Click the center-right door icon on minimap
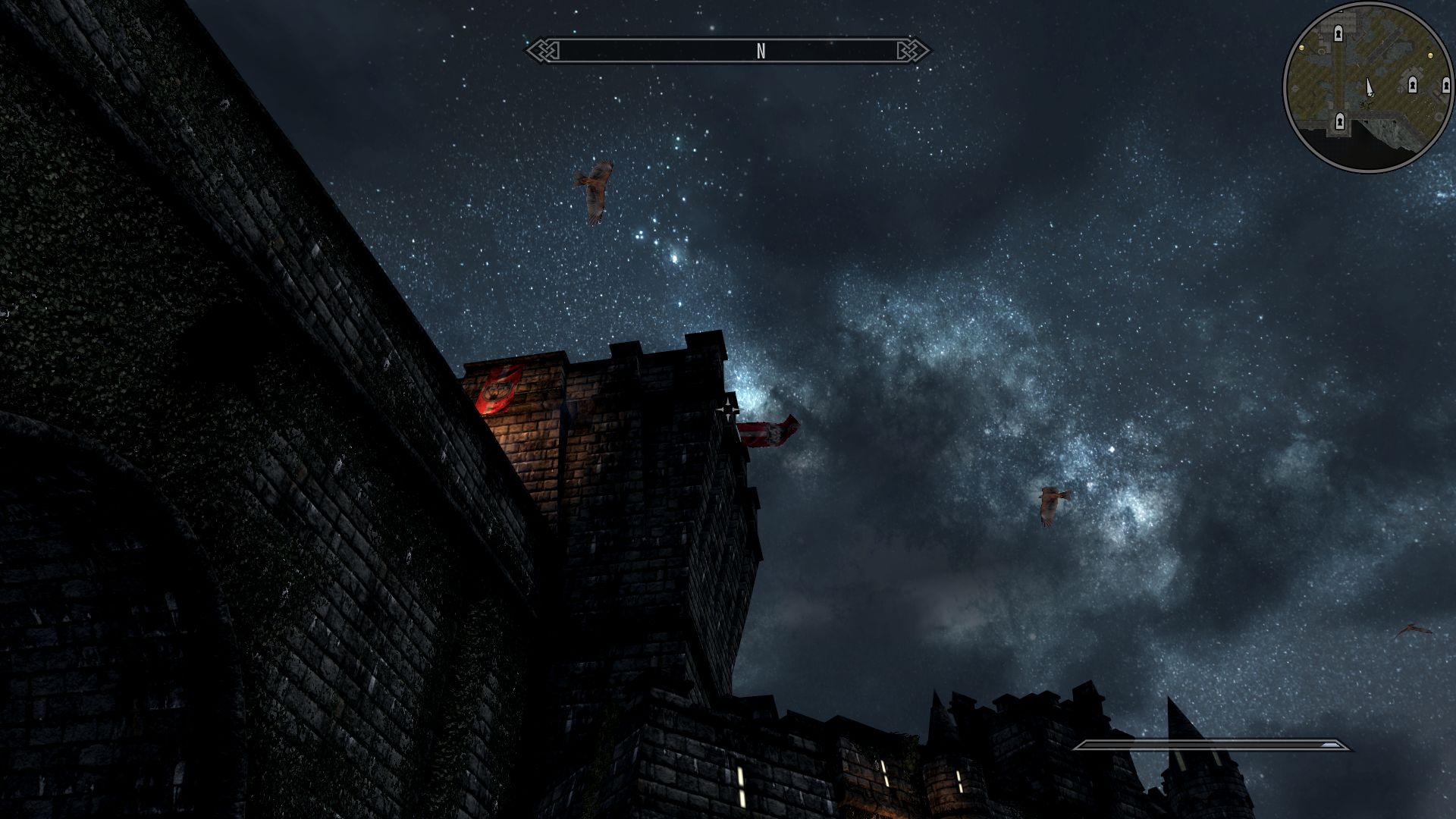 pyautogui.click(x=1413, y=84)
